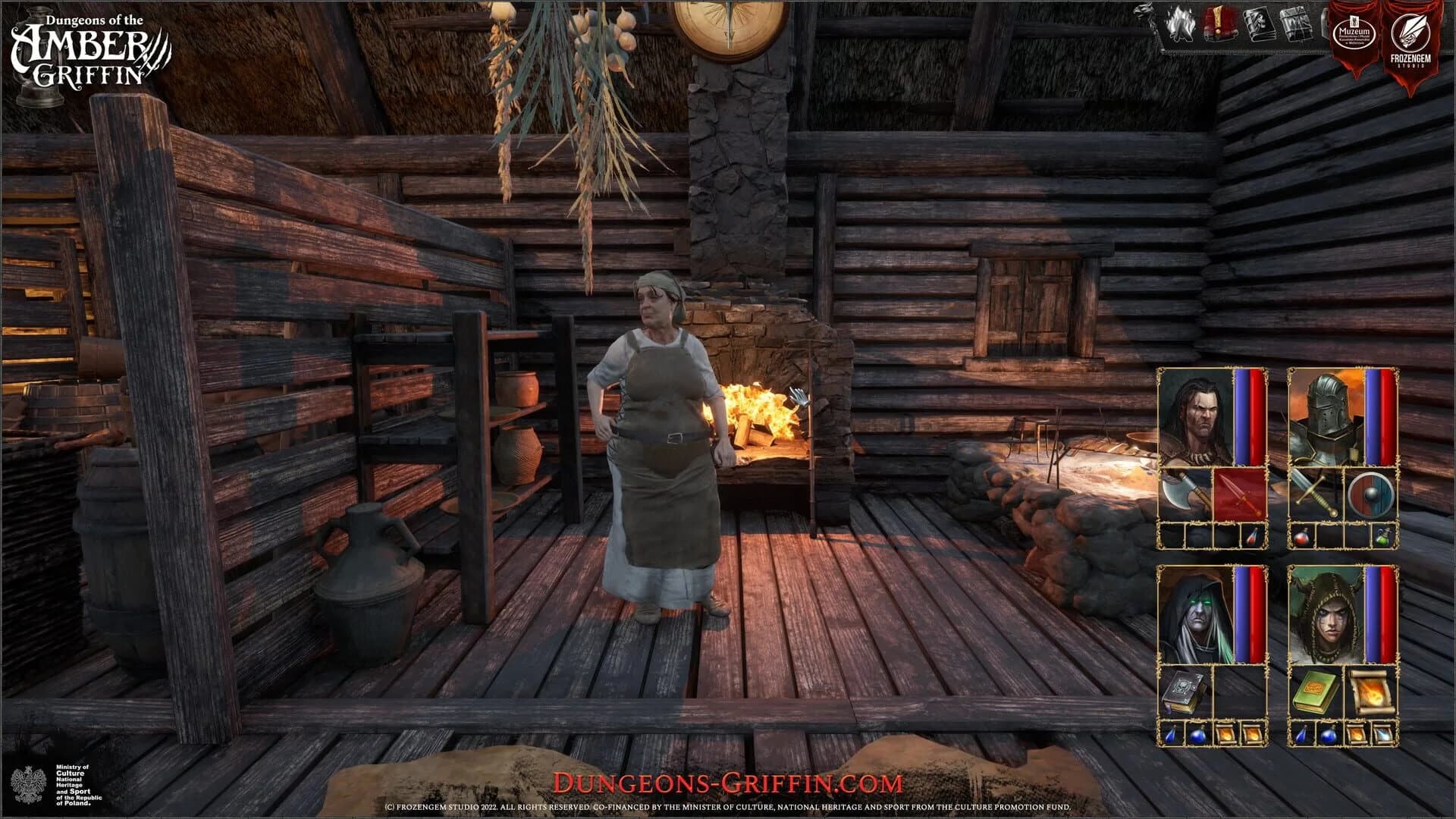Viewport: 1456px width, 819px height.
Task: Use the knight's red health potion
Action: click(1302, 540)
